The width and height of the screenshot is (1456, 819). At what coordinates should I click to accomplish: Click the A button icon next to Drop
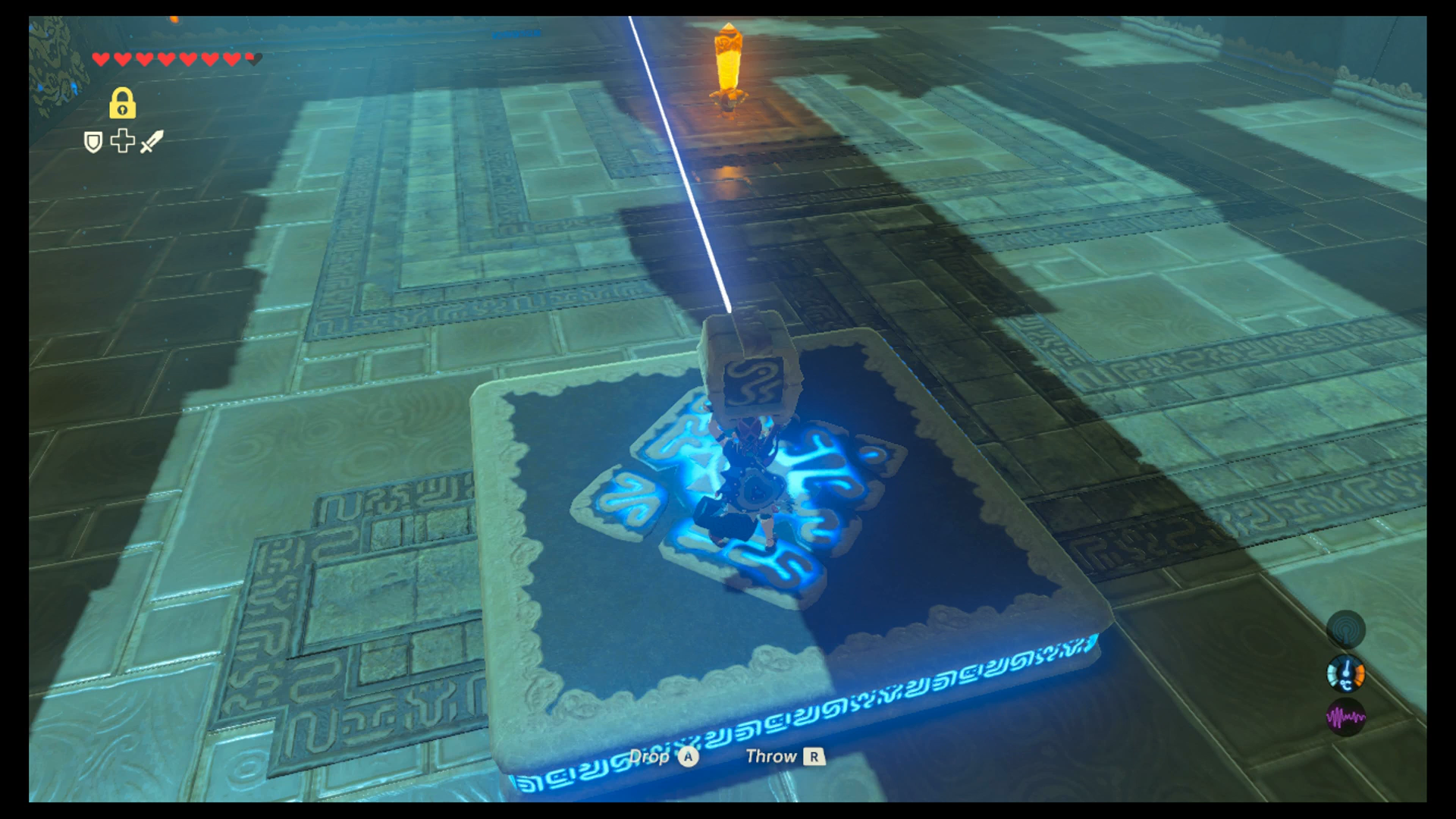click(x=687, y=757)
